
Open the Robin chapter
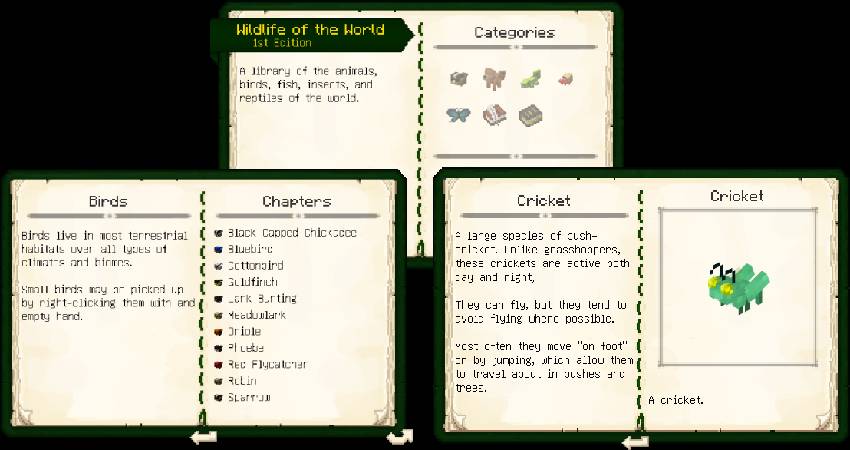point(241,381)
